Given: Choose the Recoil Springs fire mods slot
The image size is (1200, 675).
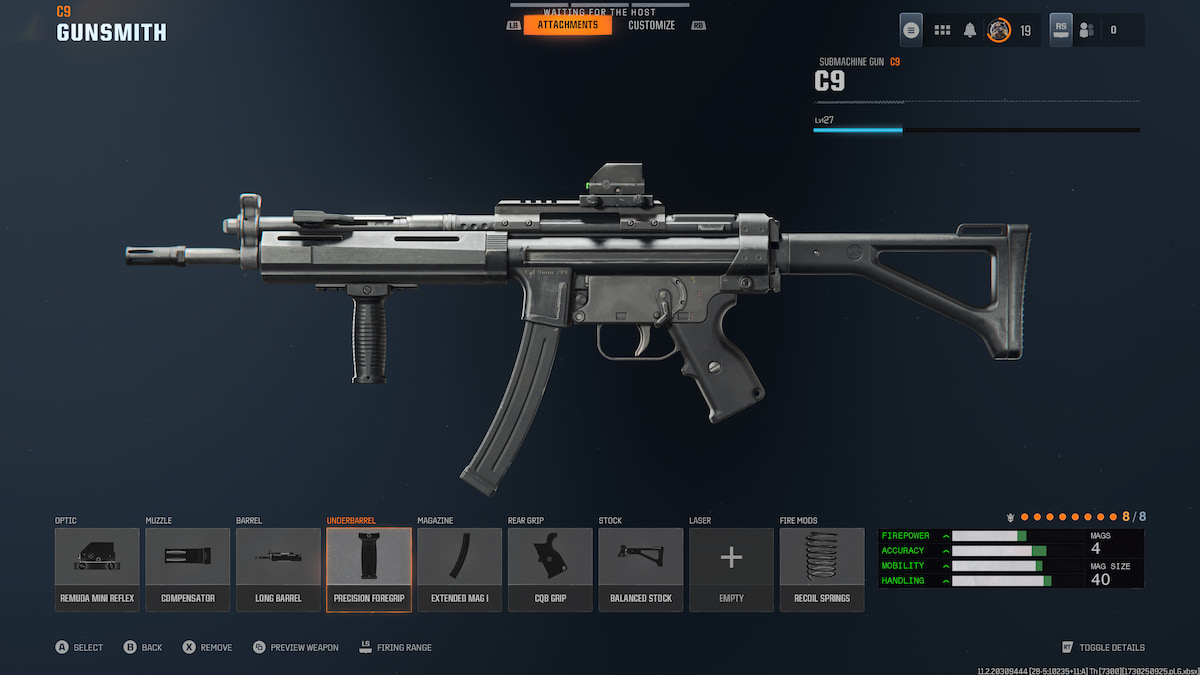Looking at the screenshot, I should pos(822,569).
